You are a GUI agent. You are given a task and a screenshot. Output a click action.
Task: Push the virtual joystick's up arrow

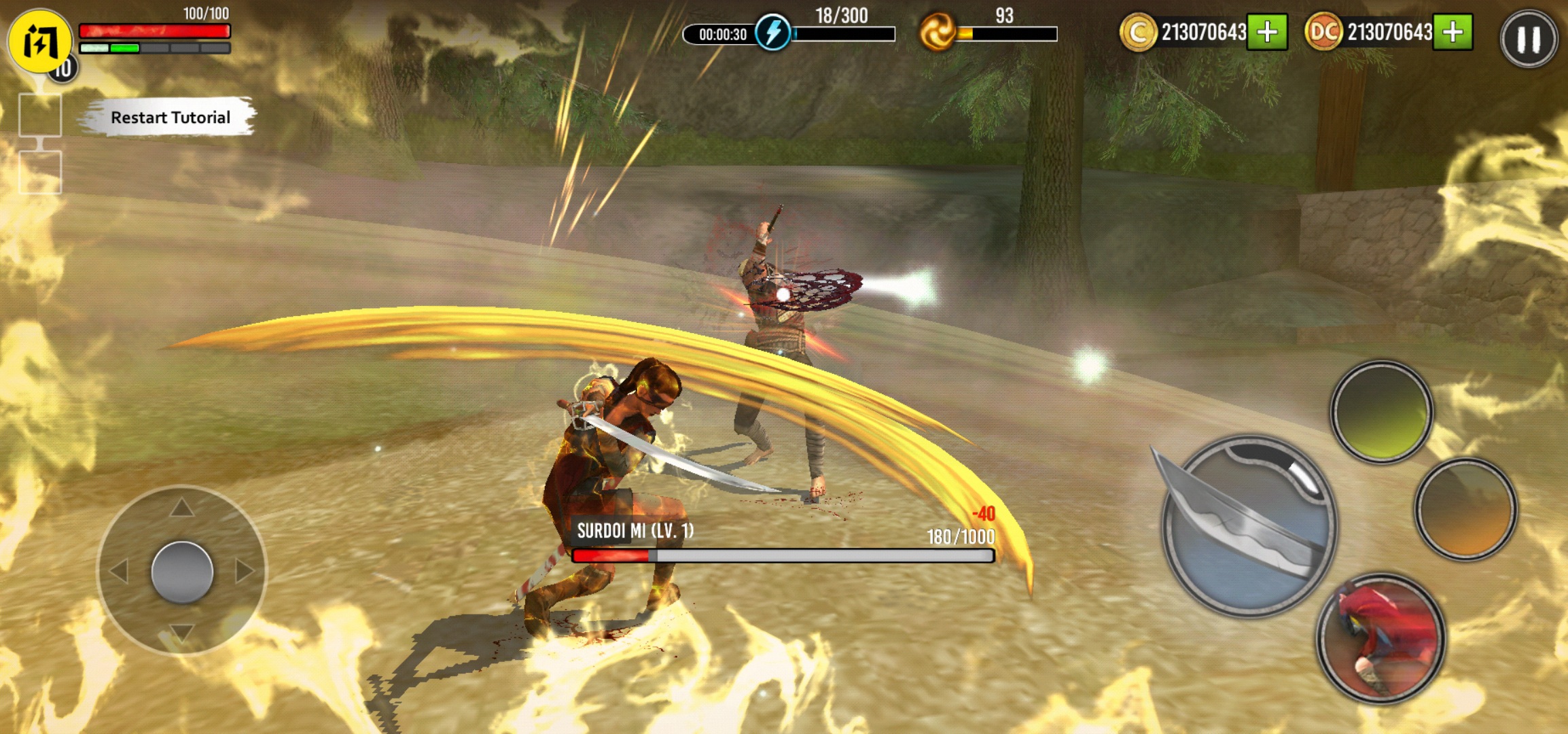(x=181, y=507)
